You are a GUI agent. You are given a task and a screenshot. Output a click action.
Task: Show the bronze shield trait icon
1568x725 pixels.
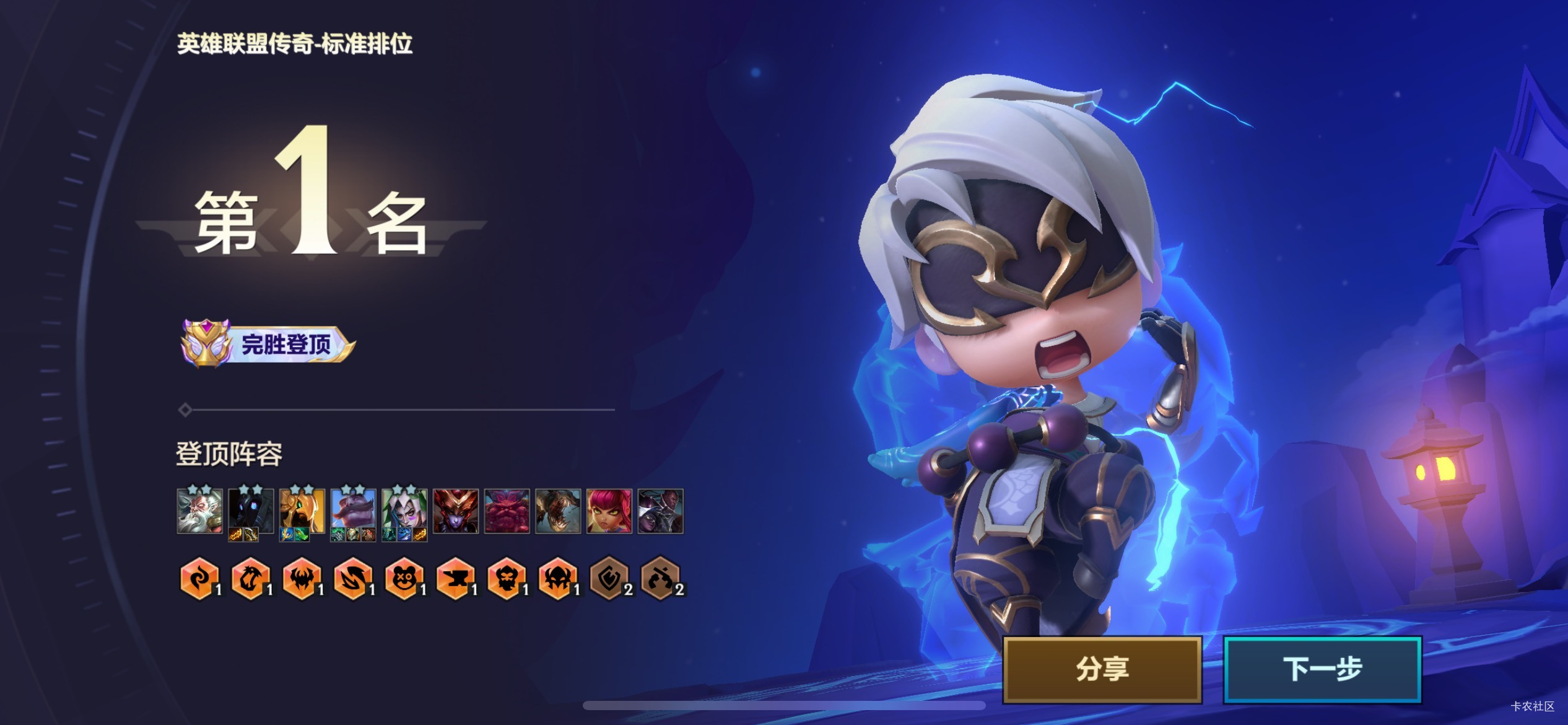click(609, 579)
